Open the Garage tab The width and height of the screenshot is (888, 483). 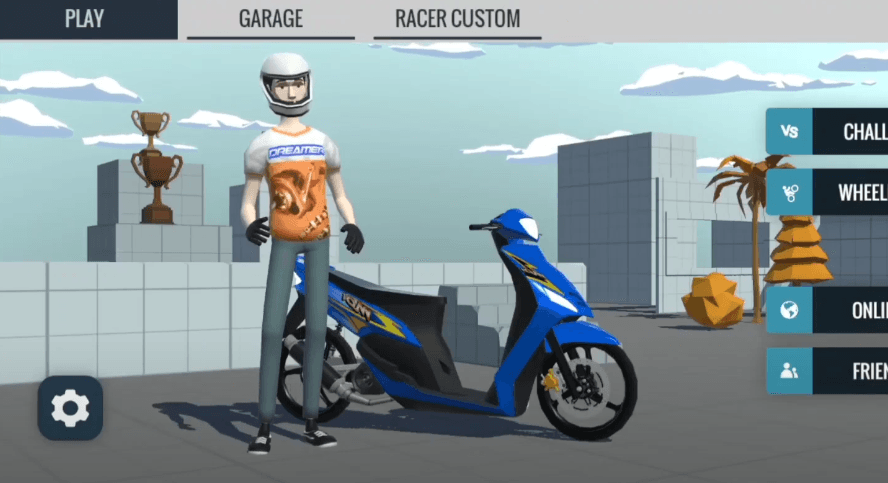pyautogui.click(x=270, y=19)
